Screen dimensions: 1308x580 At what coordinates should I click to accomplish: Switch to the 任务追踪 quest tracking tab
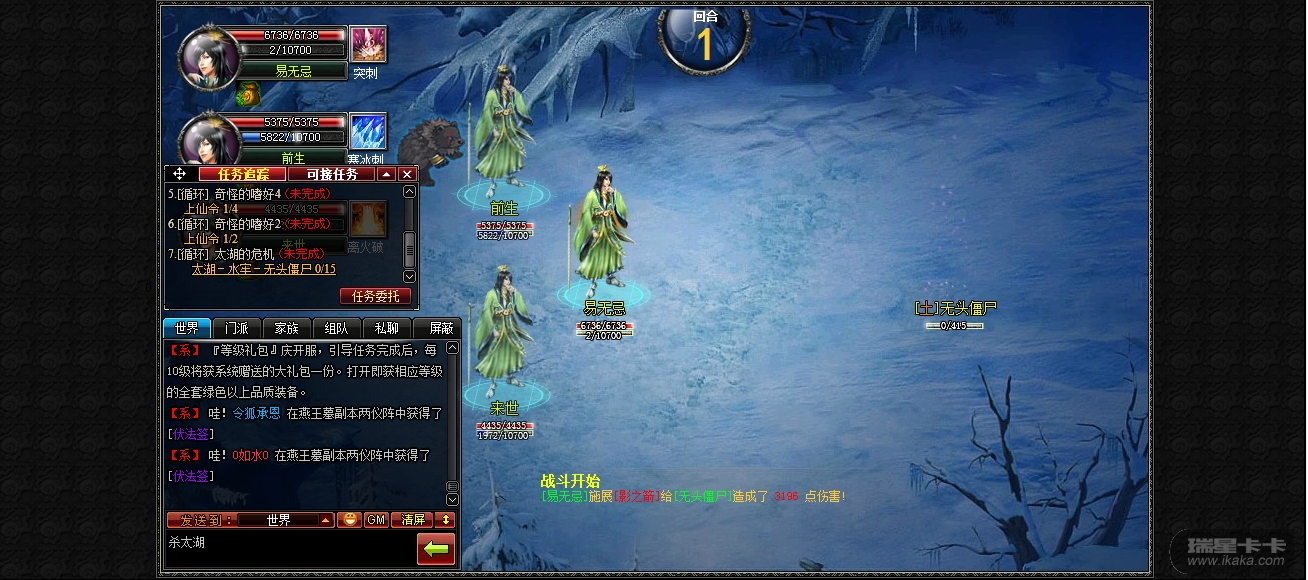click(243, 174)
